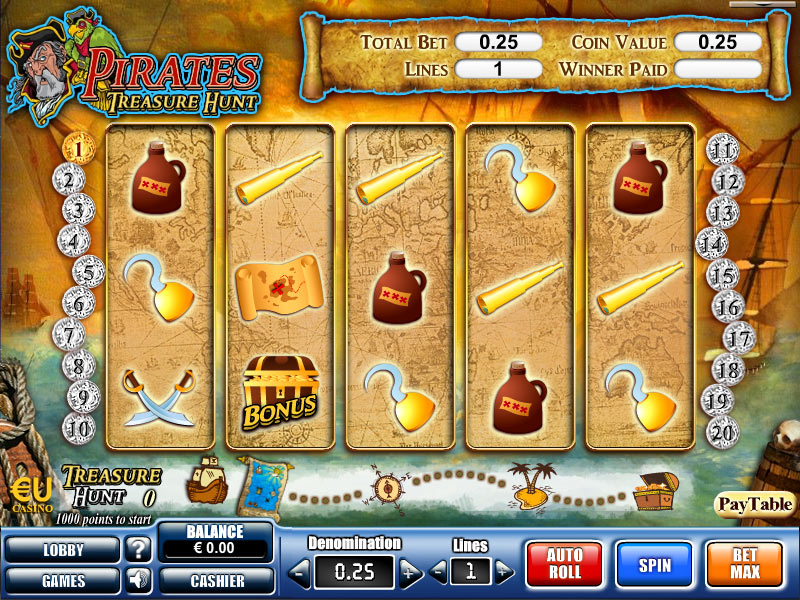Open the PayTable
800x600 pixels.
(x=755, y=503)
